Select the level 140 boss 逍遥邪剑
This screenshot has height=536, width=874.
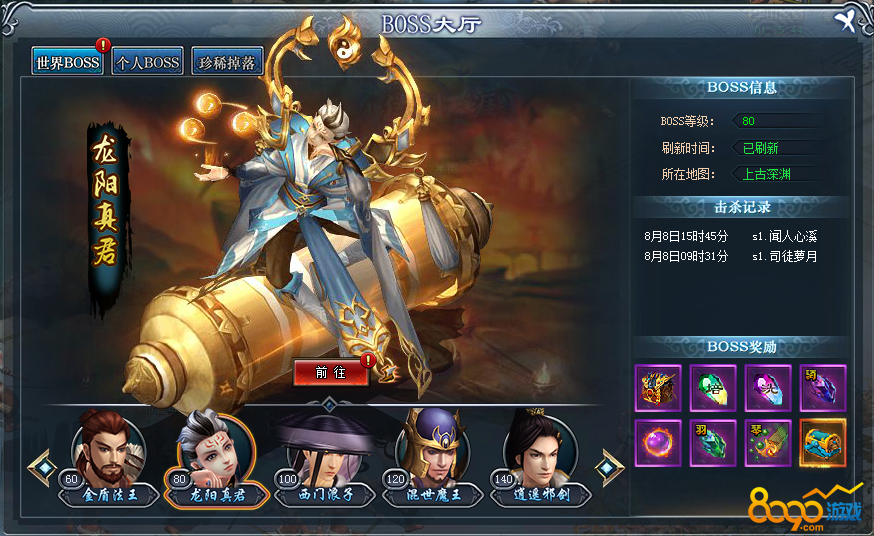[x=540, y=453]
